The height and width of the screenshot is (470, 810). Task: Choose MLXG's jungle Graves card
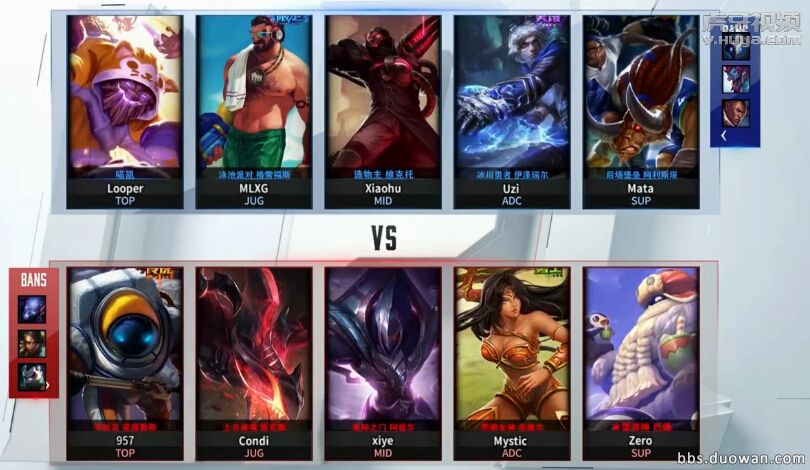pyautogui.click(x=254, y=110)
